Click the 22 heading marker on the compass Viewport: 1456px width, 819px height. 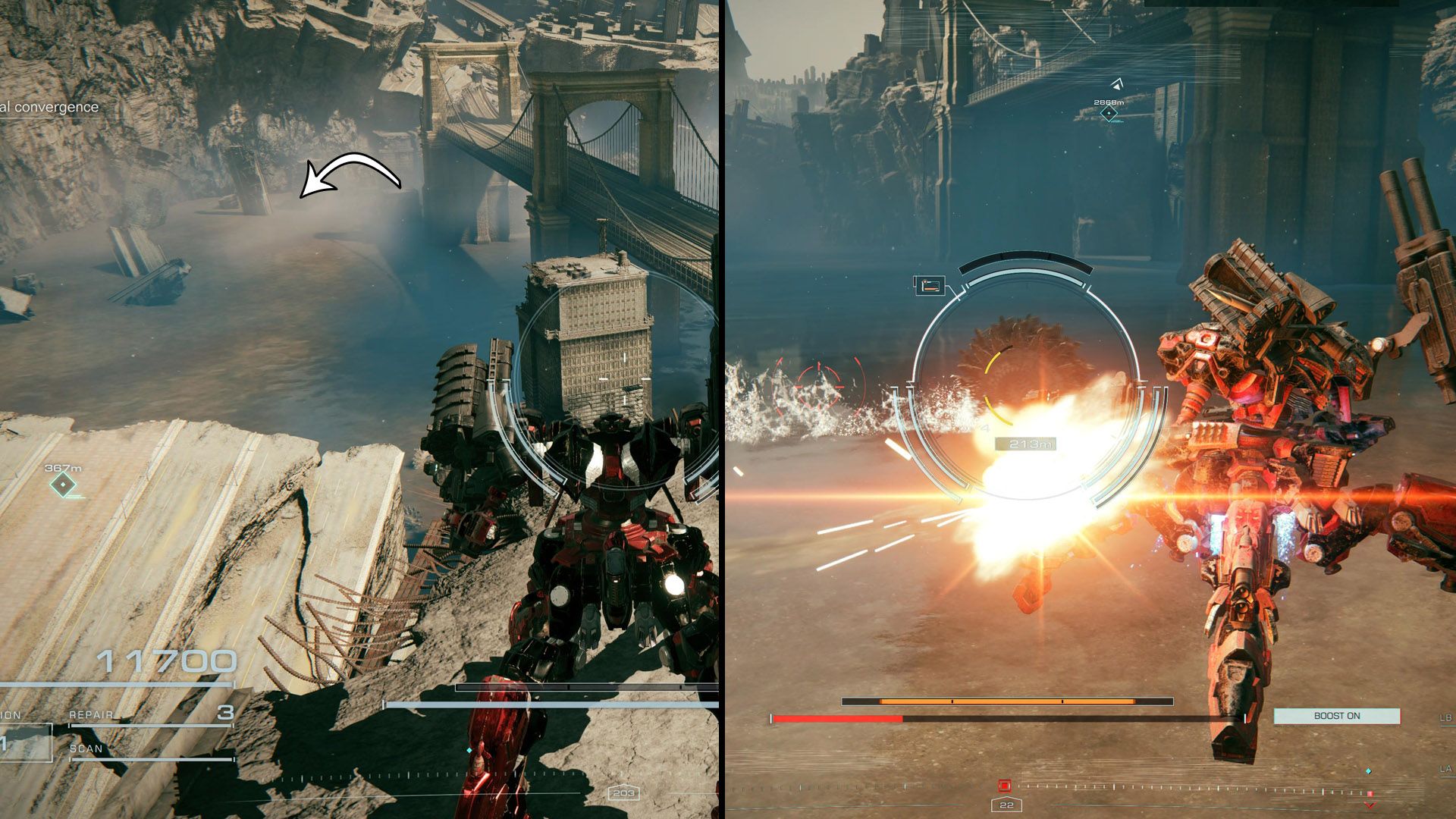tap(1006, 804)
